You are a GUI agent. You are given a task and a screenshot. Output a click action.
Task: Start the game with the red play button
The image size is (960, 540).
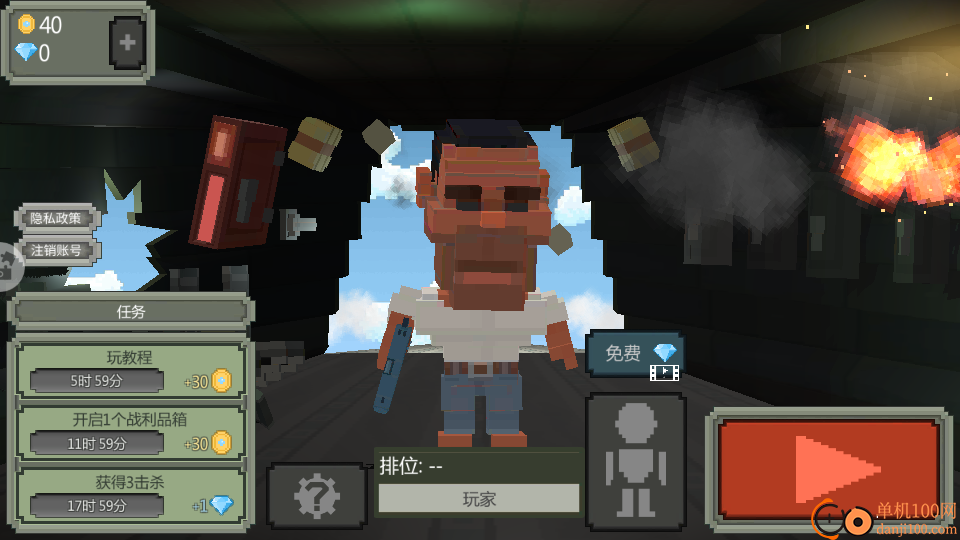(x=828, y=468)
